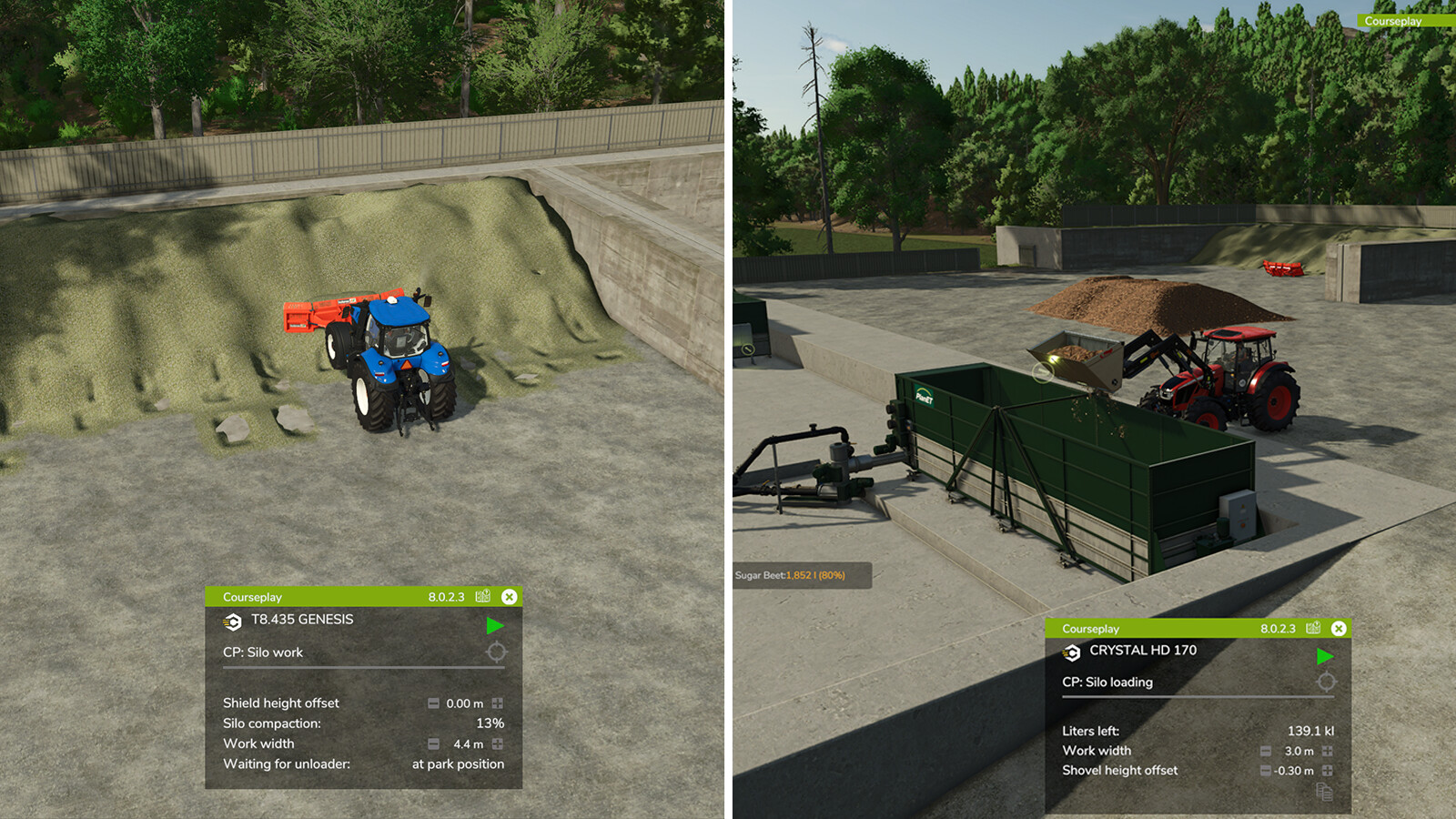The width and height of the screenshot is (1456, 819).
Task: Click the Courseplay title bar on the left panel
Action: point(253,596)
